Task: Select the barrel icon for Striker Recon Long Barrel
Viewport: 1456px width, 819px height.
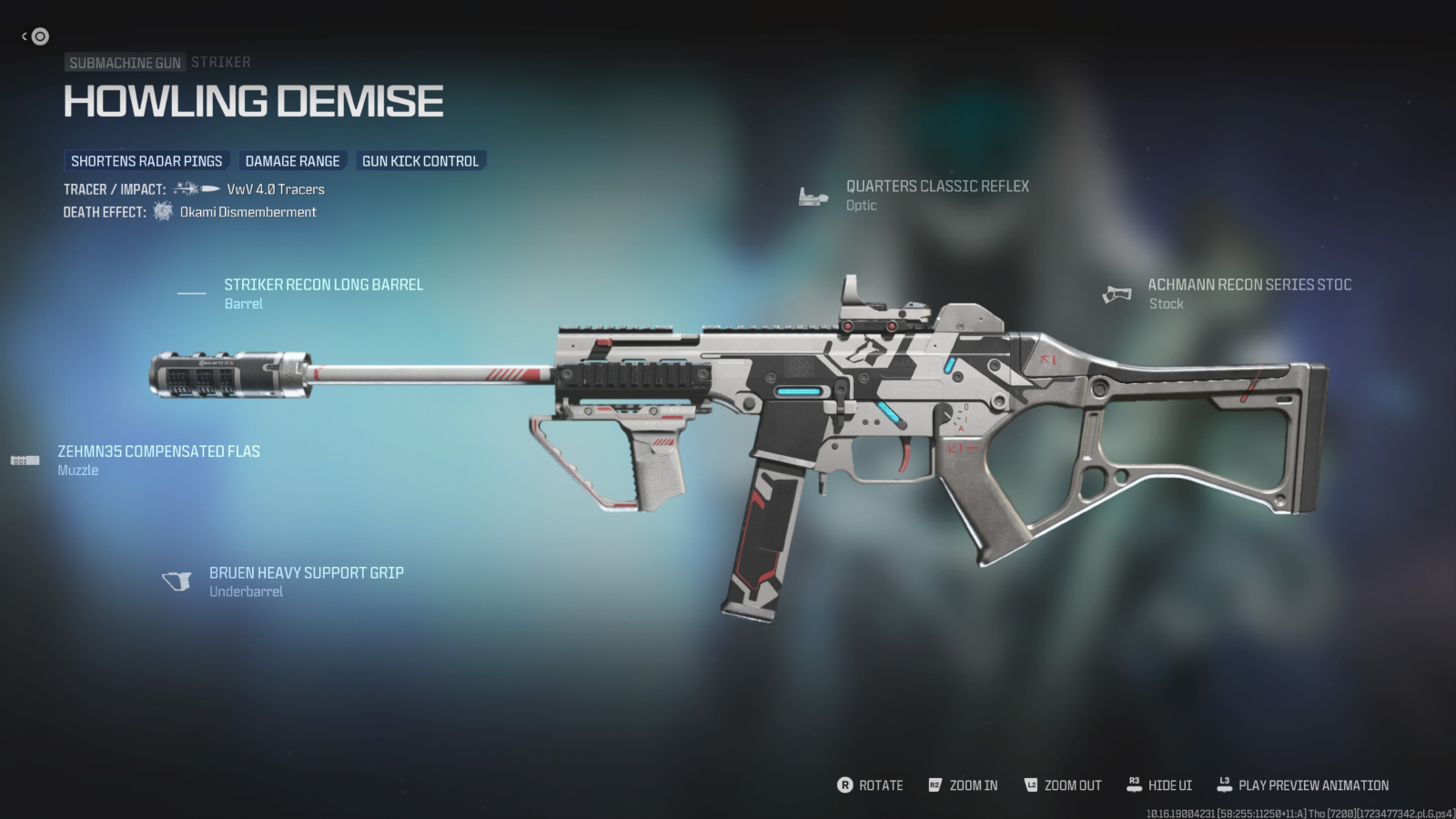Action: tap(192, 291)
